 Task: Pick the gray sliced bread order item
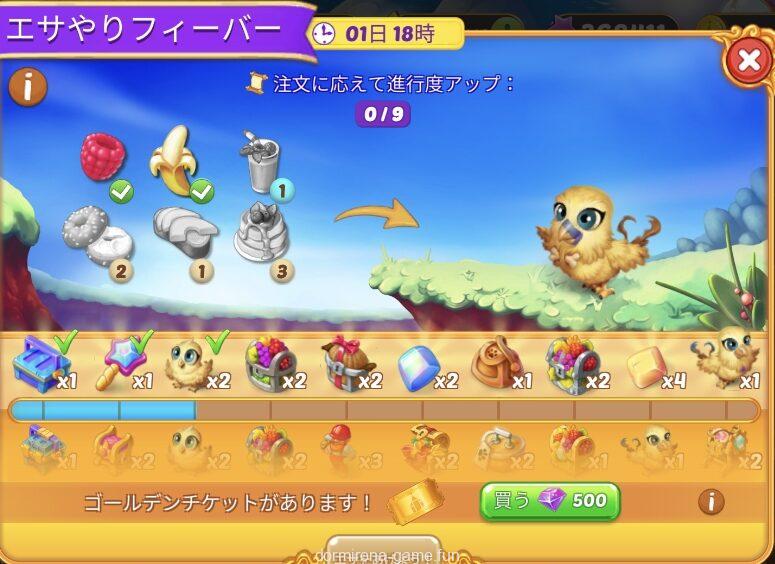coord(185,233)
